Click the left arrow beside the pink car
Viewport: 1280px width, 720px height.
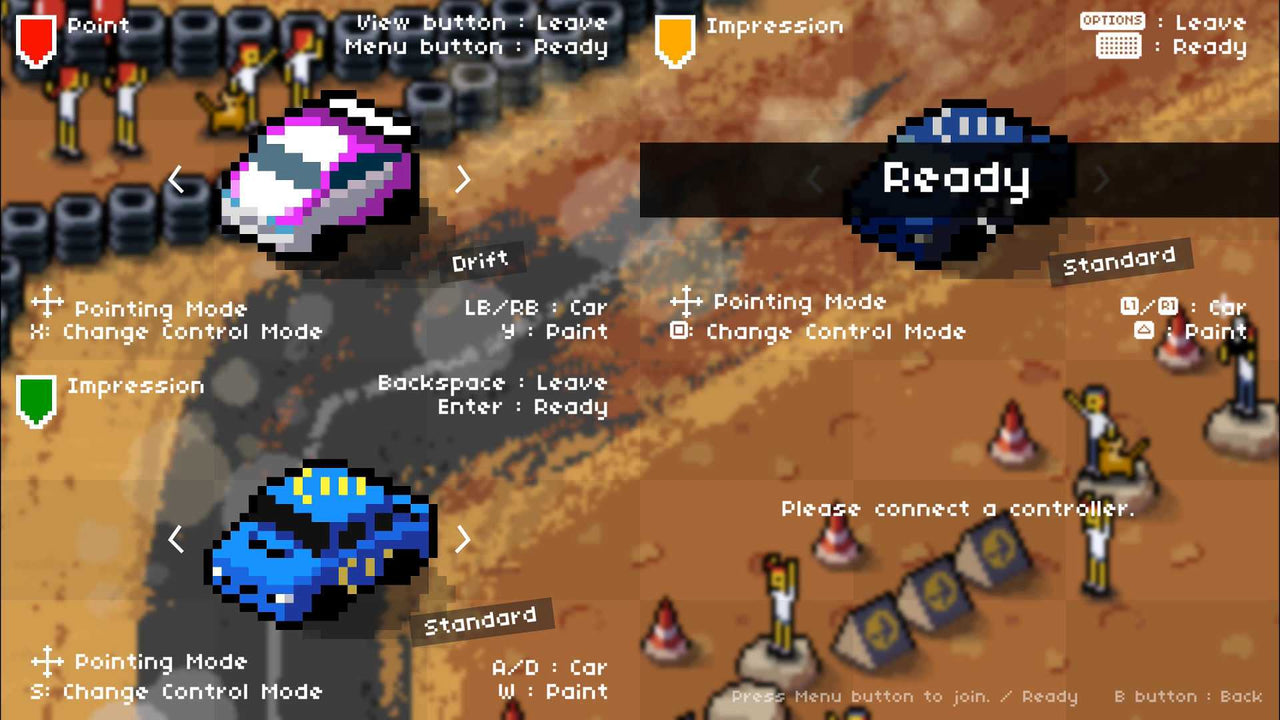(x=176, y=179)
